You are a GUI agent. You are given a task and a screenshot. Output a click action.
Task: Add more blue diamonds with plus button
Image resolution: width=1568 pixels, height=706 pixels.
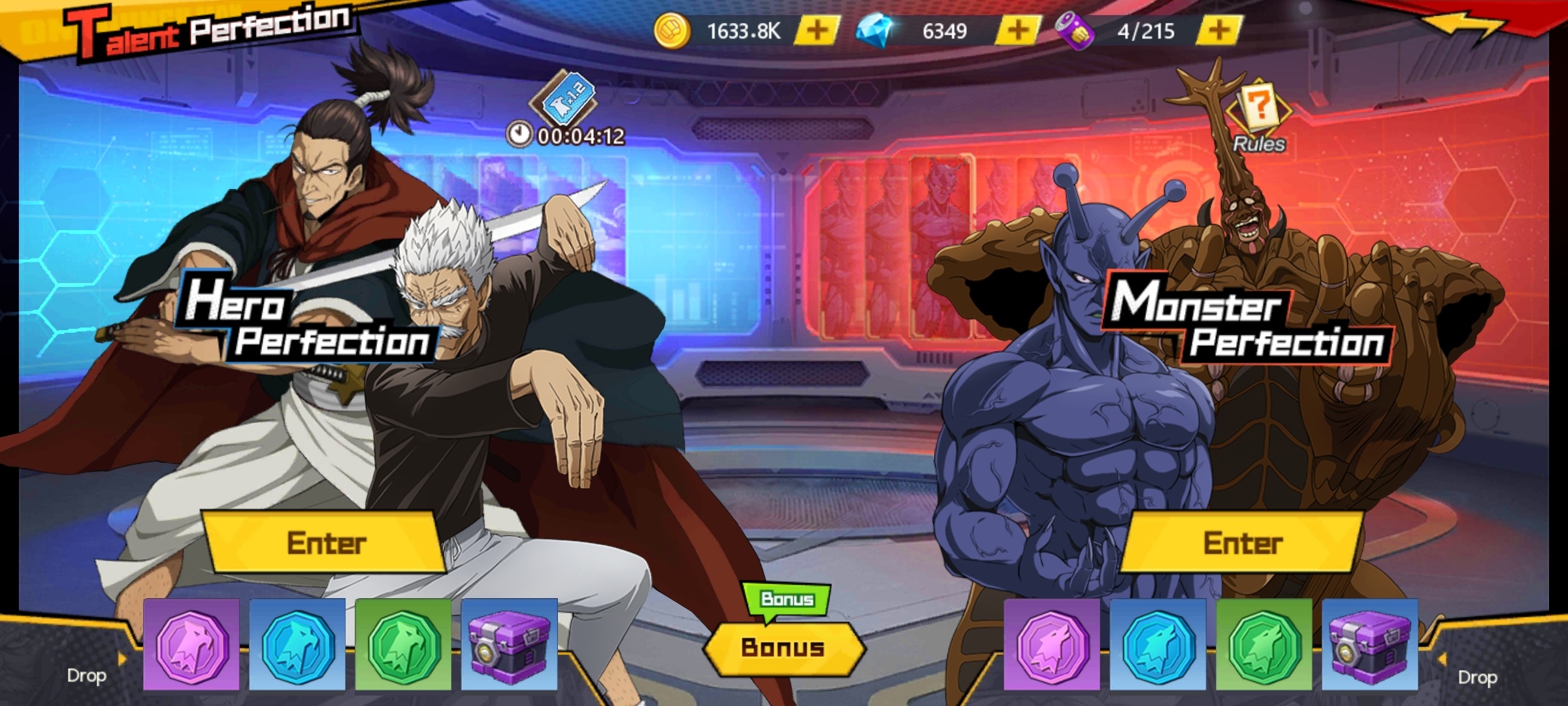[1017, 31]
